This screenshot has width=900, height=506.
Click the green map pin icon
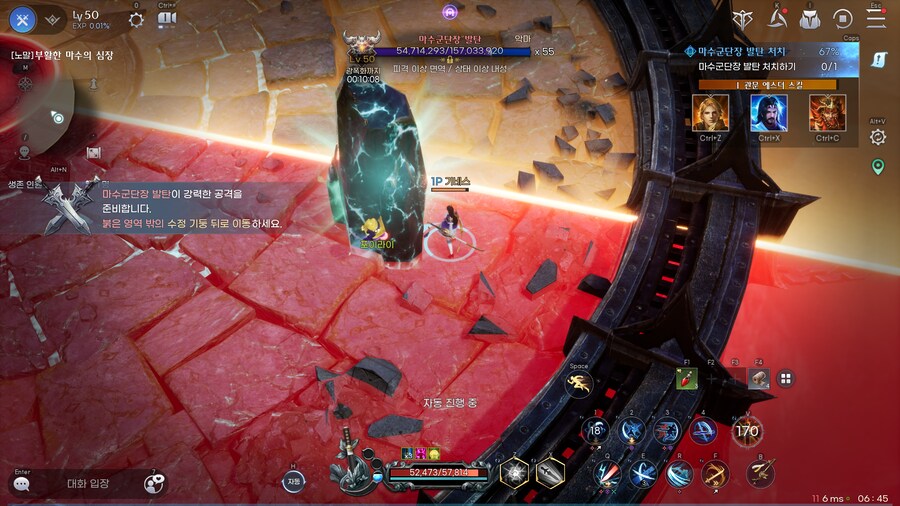(878, 167)
